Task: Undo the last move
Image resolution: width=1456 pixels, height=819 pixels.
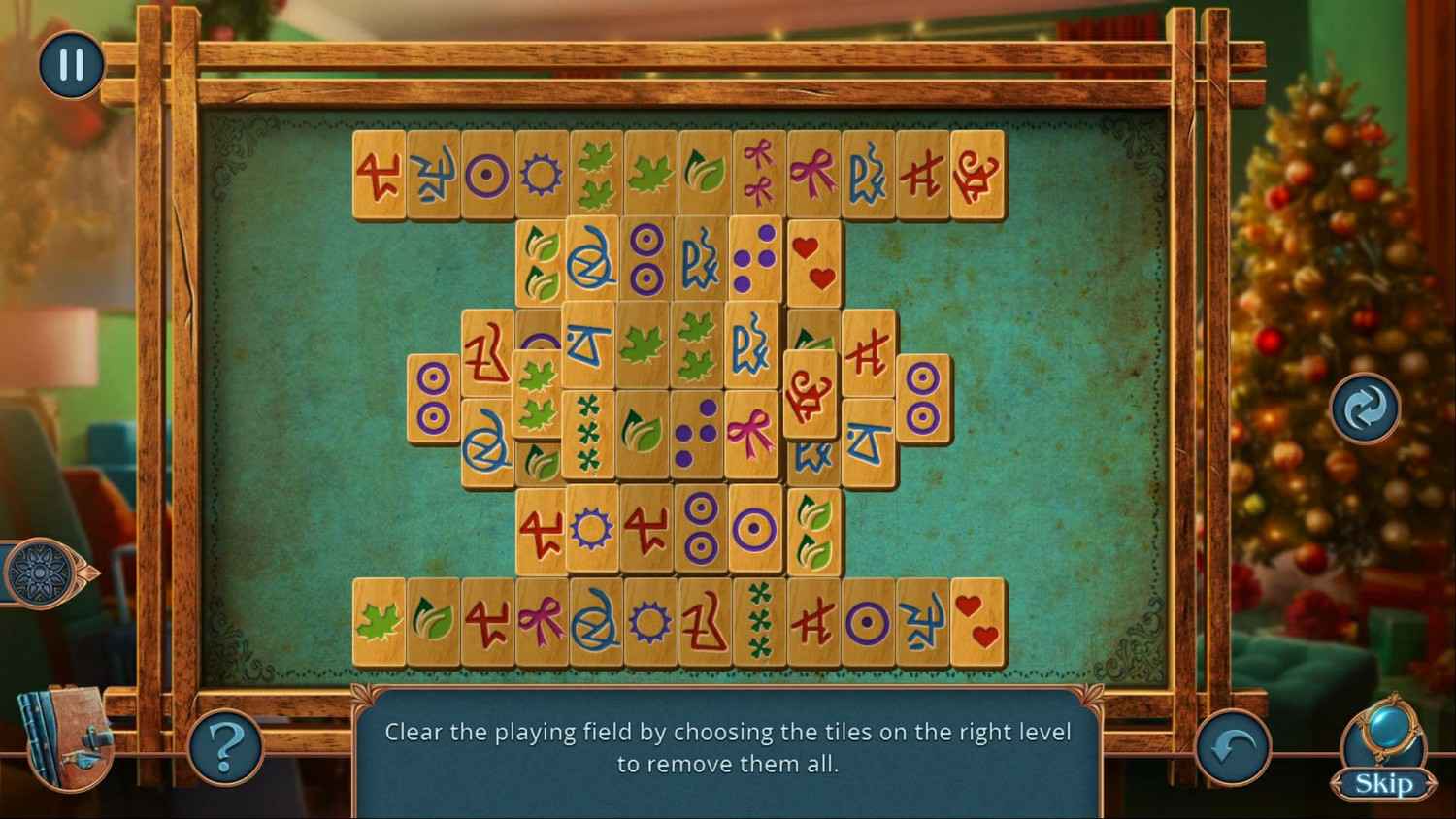Action: pyautogui.click(x=1232, y=747)
